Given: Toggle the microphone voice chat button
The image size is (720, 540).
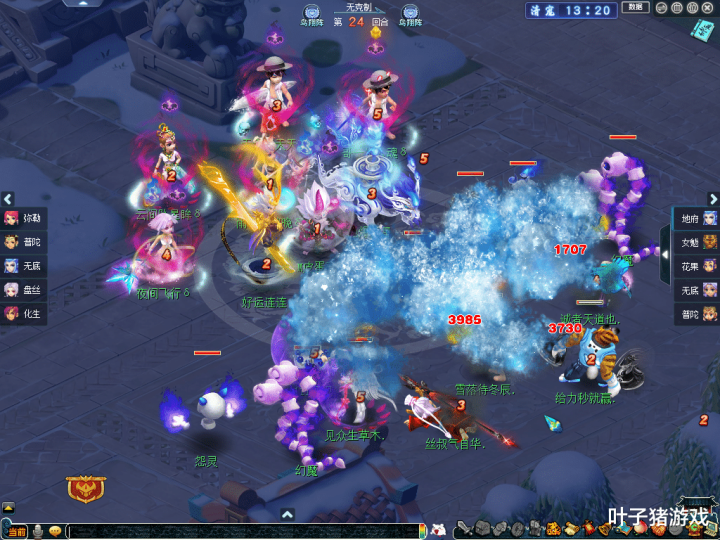Looking at the screenshot, I should coord(38,531).
